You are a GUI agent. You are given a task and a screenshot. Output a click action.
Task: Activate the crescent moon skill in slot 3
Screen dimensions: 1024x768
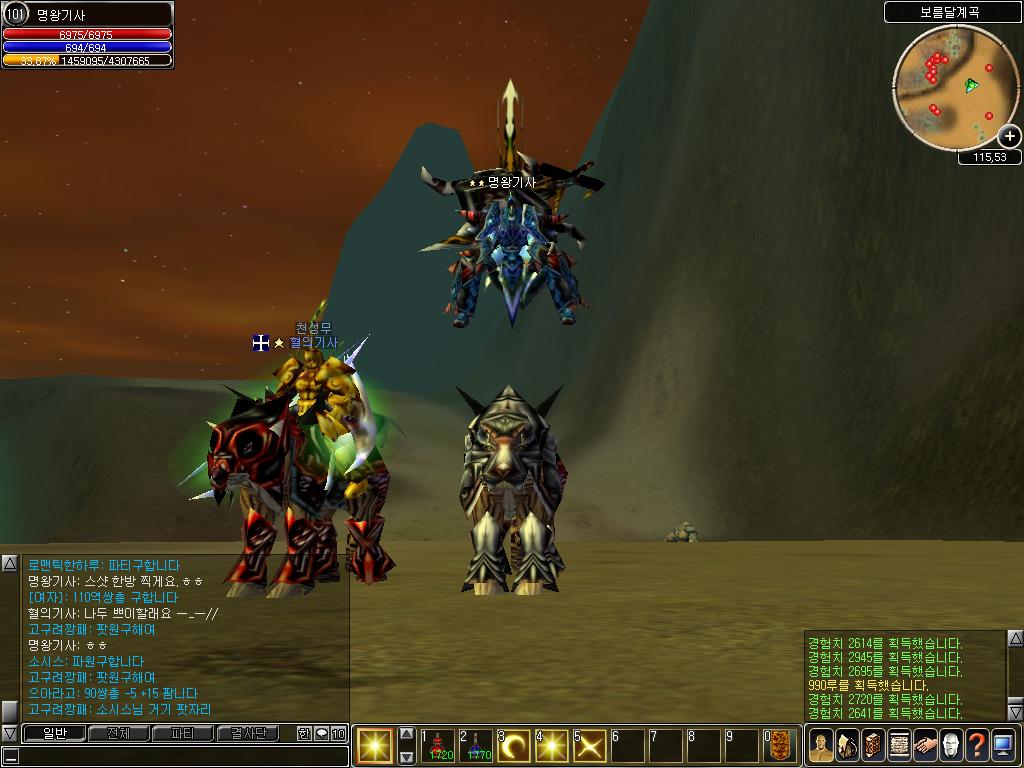[x=514, y=746]
